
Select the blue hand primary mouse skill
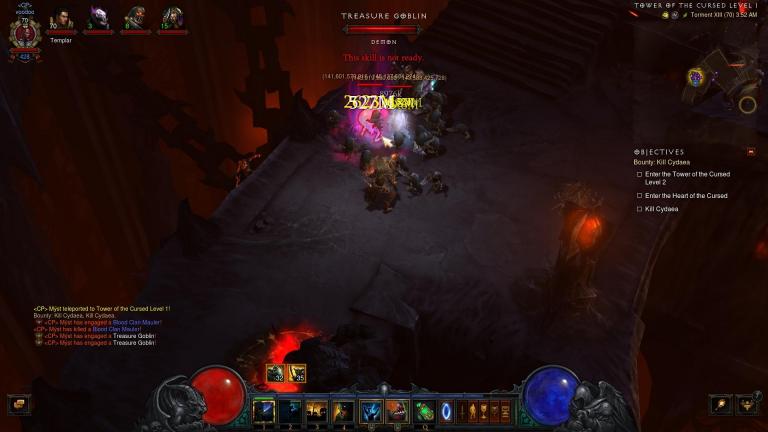coord(370,410)
